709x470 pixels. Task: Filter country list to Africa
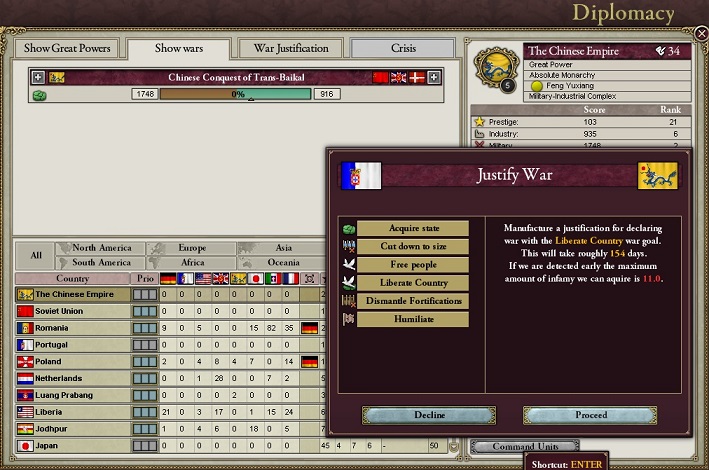click(191, 262)
